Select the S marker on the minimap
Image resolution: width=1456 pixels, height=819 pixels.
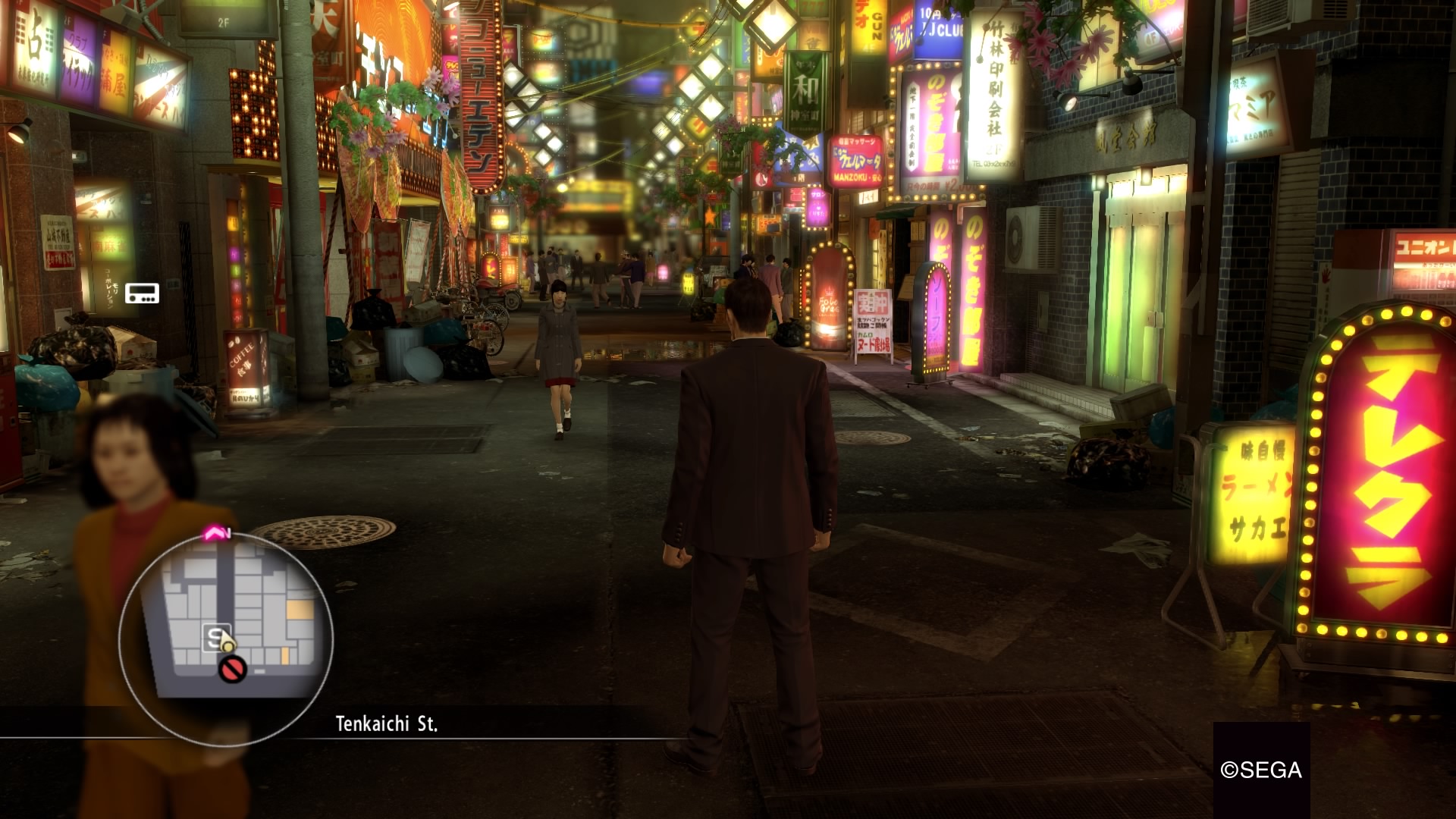(x=215, y=638)
